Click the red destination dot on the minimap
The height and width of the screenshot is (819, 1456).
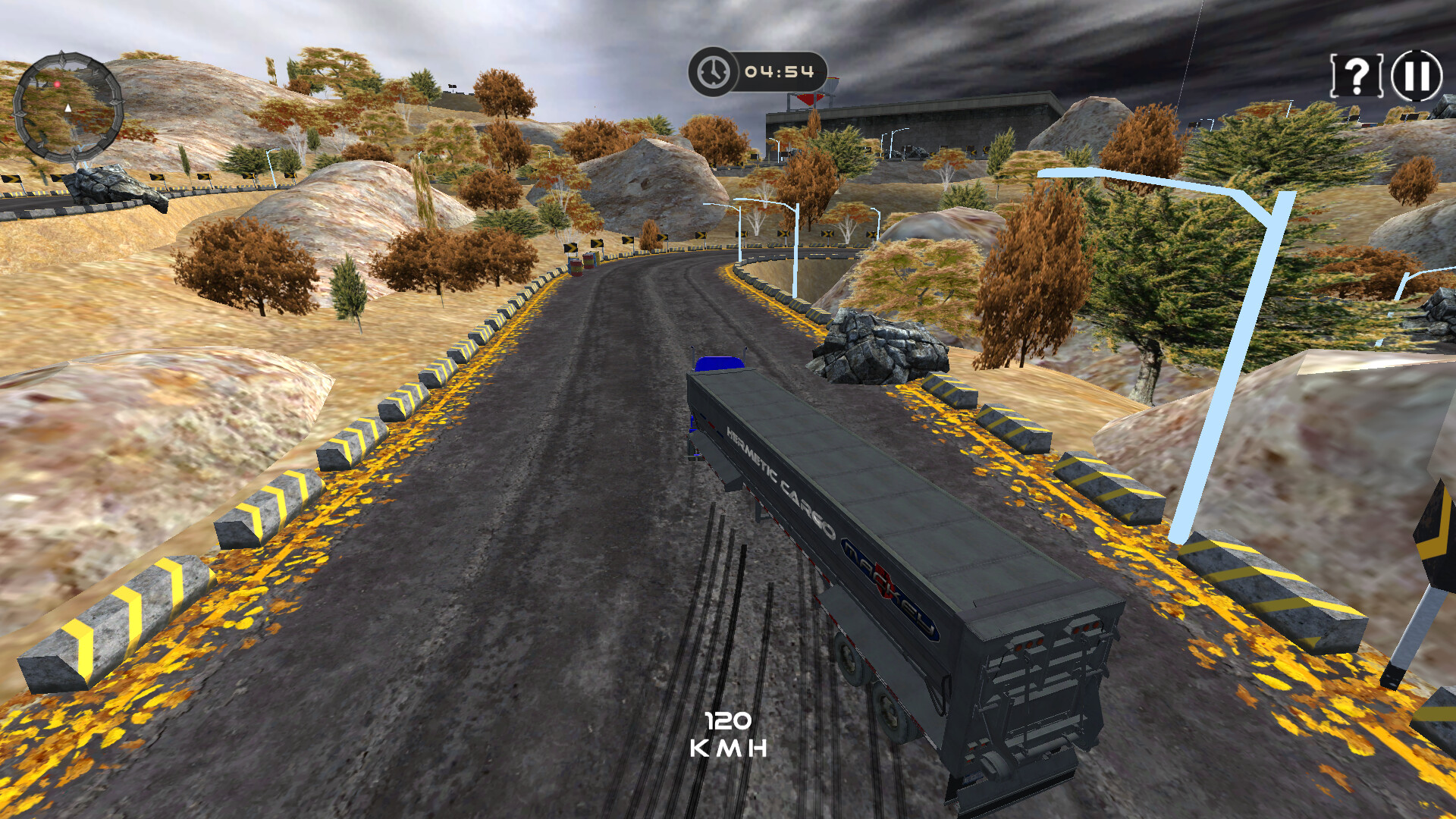coord(57,84)
